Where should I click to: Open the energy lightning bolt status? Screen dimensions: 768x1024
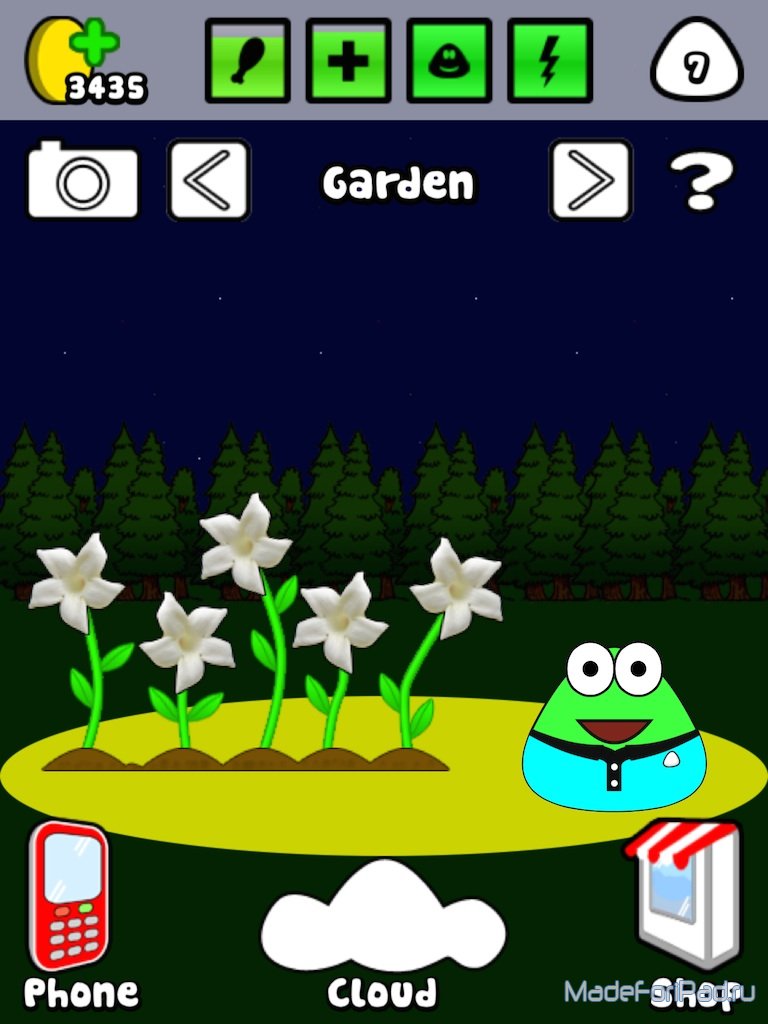(550, 60)
